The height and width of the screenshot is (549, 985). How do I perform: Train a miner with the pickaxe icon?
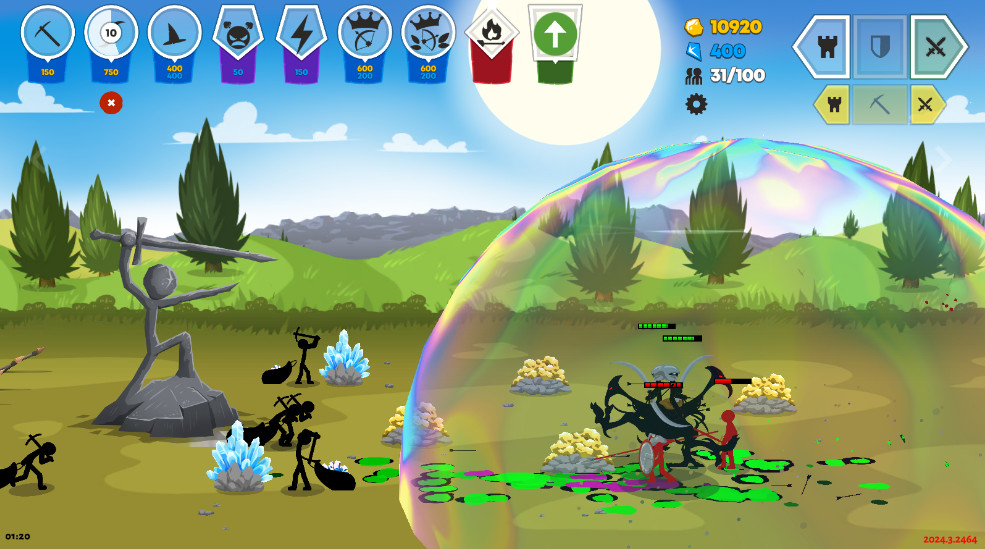tap(47, 33)
